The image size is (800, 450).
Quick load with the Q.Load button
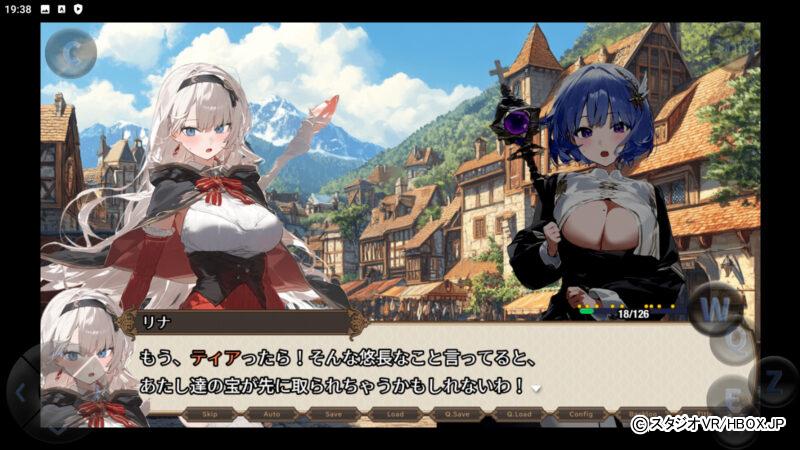click(x=516, y=413)
